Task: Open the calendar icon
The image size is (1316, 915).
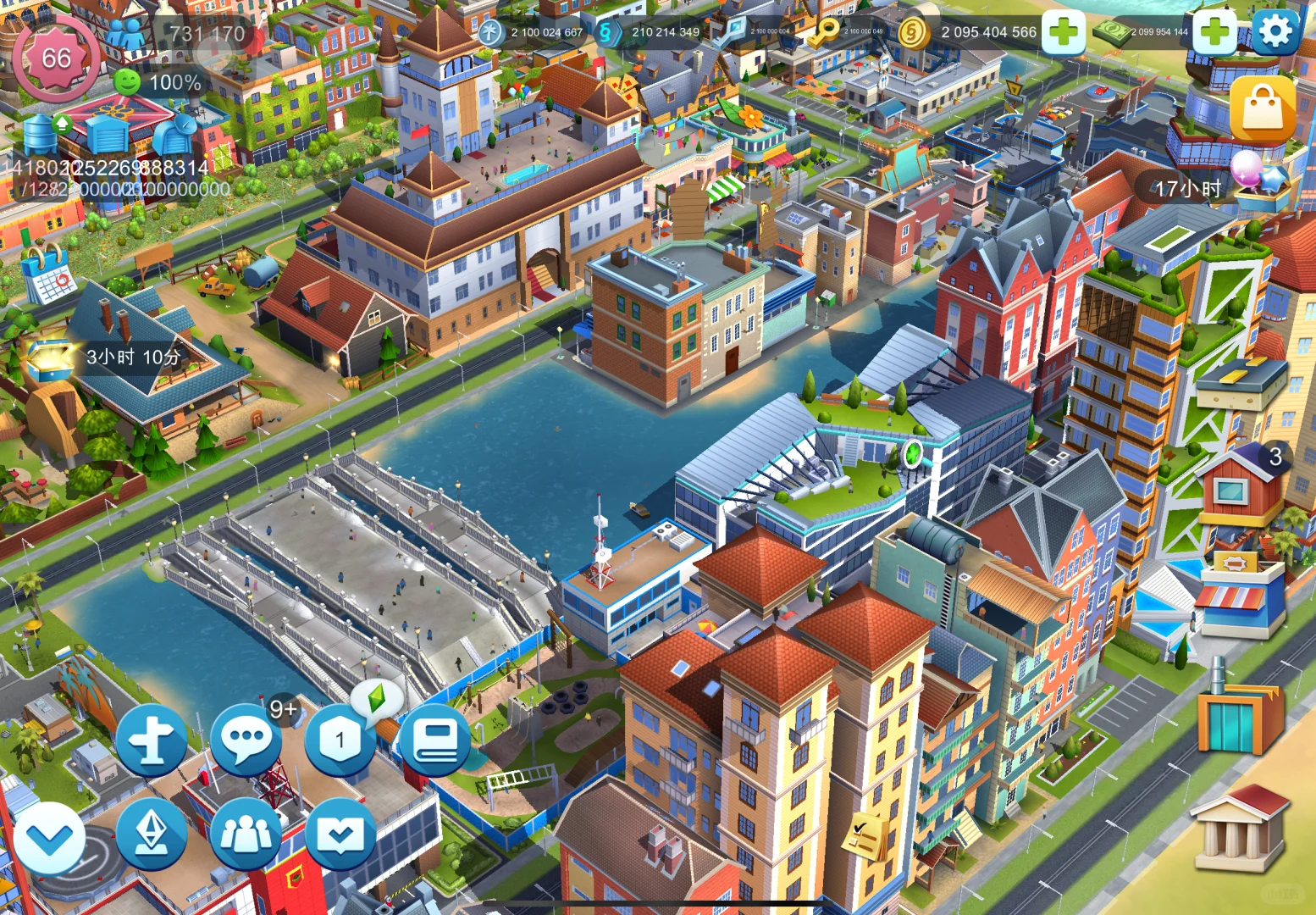Action: pyautogui.click(x=47, y=274)
